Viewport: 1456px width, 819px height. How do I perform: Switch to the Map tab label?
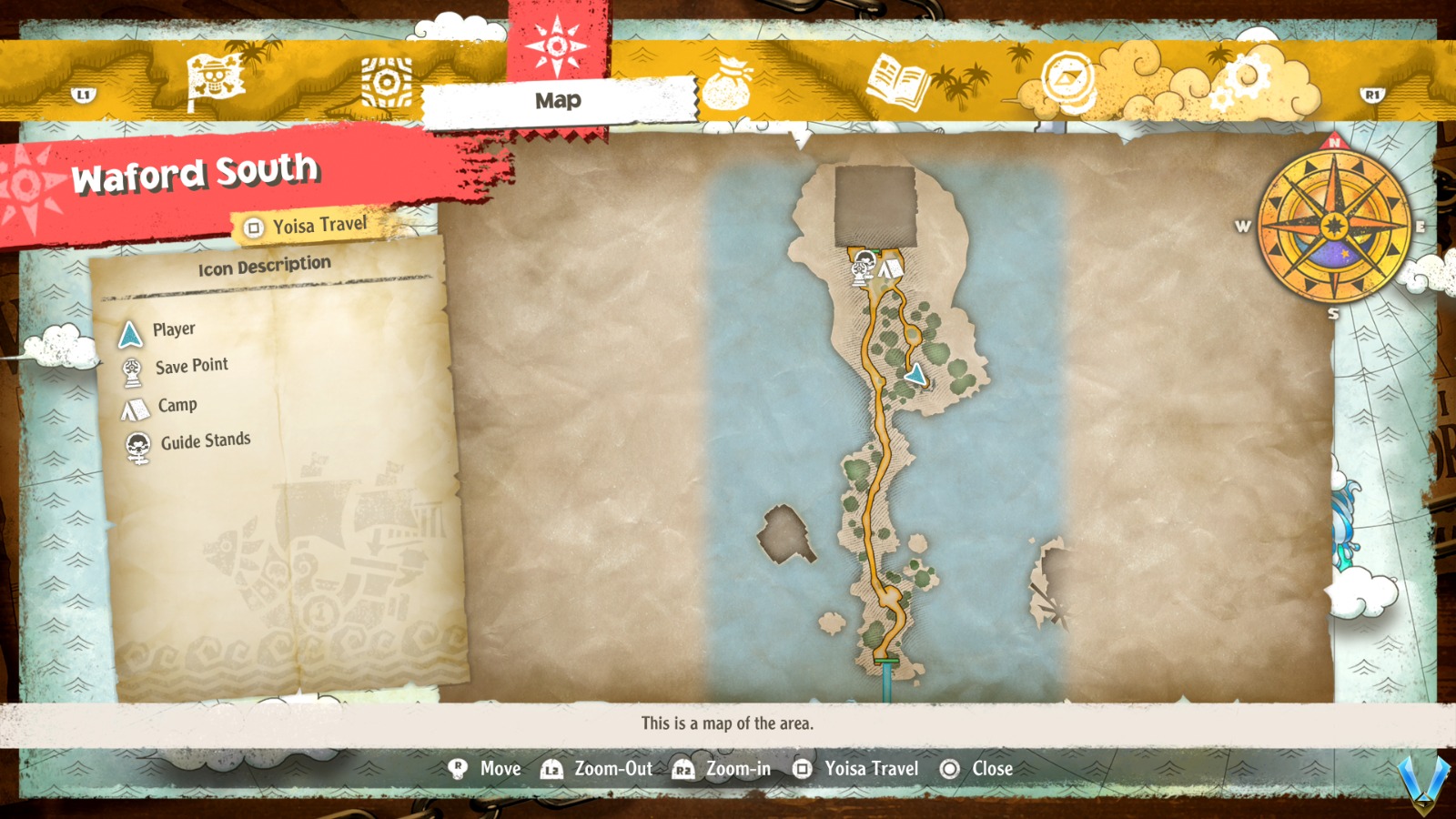(x=557, y=101)
